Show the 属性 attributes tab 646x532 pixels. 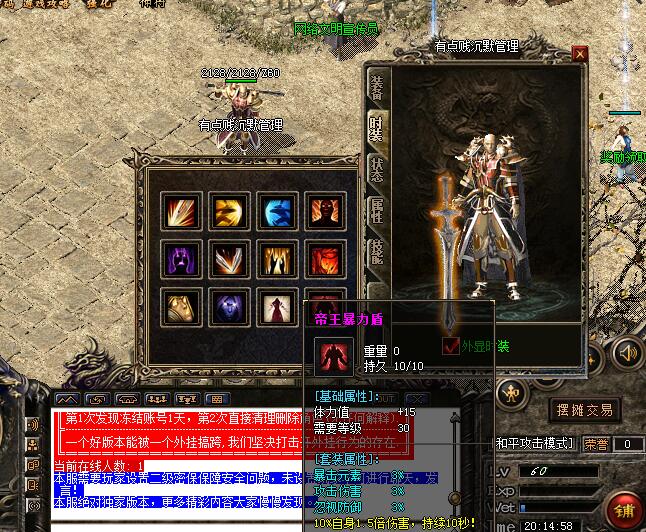pos(377,210)
